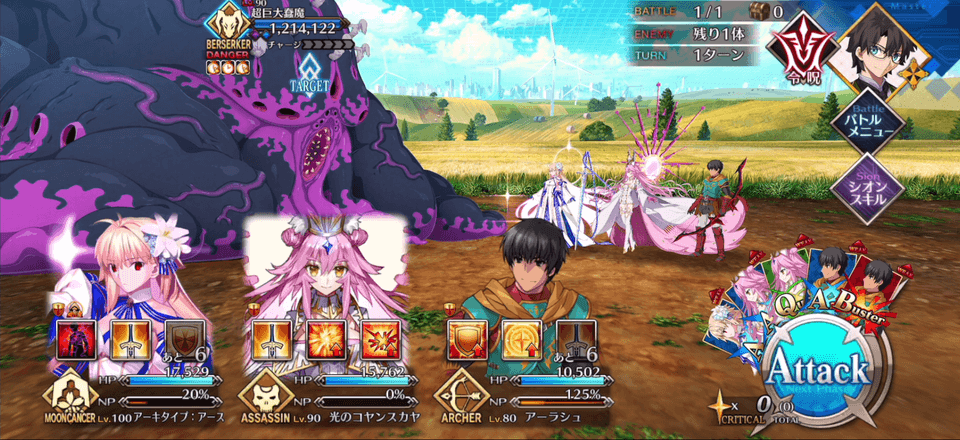Image resolution: width=960 pixels, height=440 pixels.
Task: Use Arash's red shield skill
Action: click(x=464, y=338)
